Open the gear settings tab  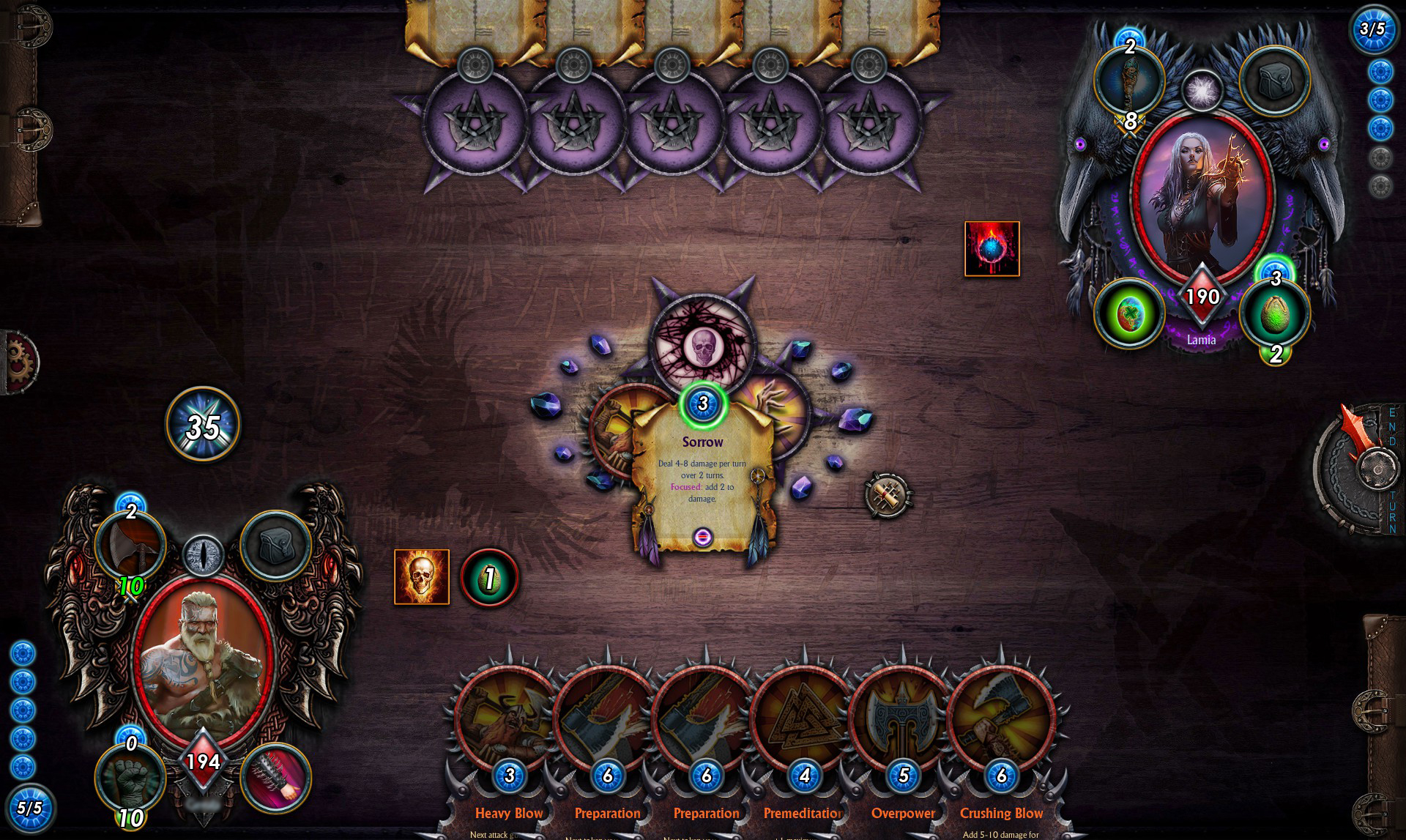pos(21,362)
